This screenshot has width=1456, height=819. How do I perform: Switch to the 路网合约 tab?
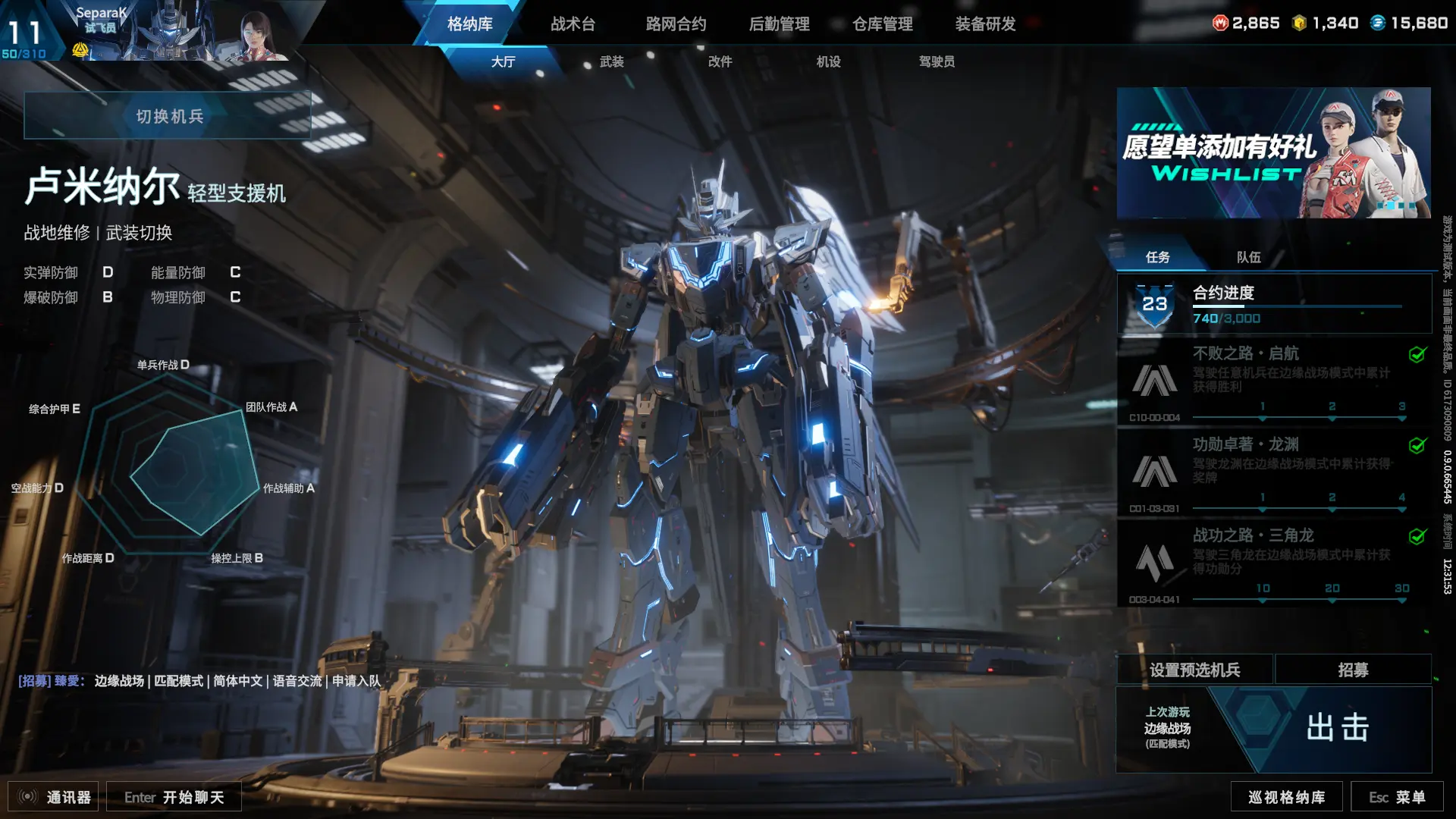click(676, 24)
